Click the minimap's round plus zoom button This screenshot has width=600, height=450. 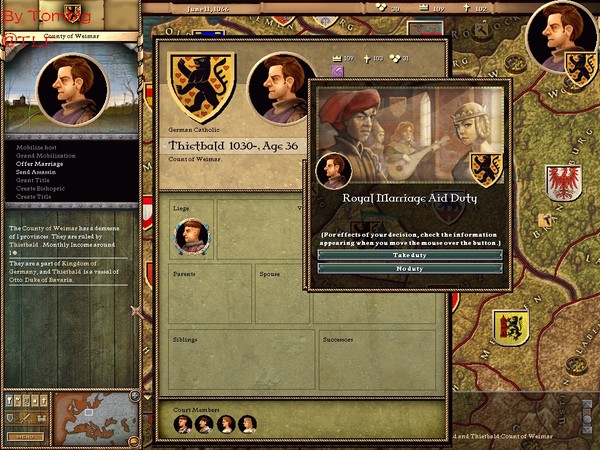click(135, 396)
